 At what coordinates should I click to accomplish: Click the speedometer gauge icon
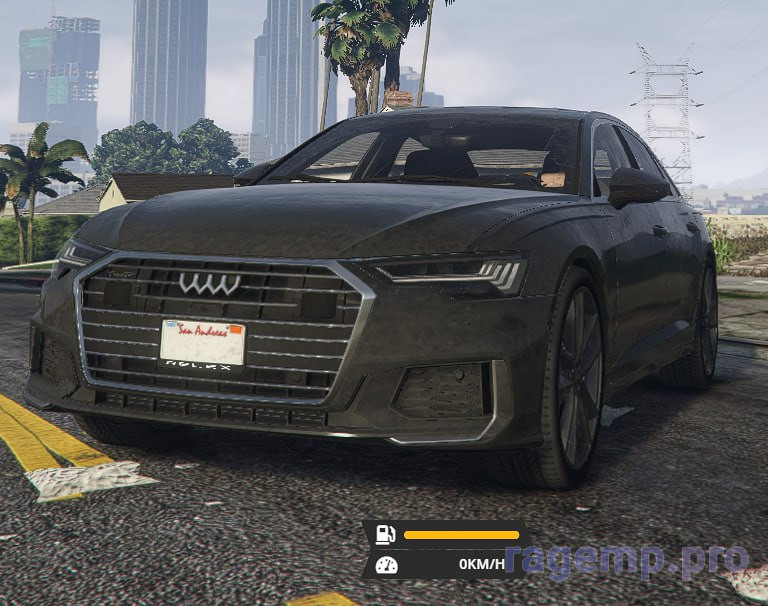386,564
